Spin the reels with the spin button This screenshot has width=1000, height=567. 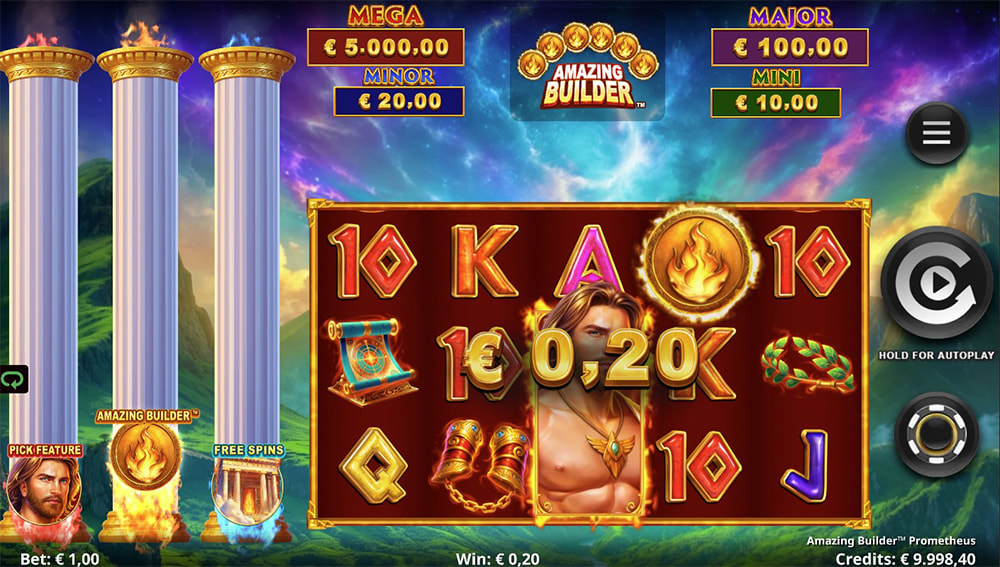click(936, 285)
